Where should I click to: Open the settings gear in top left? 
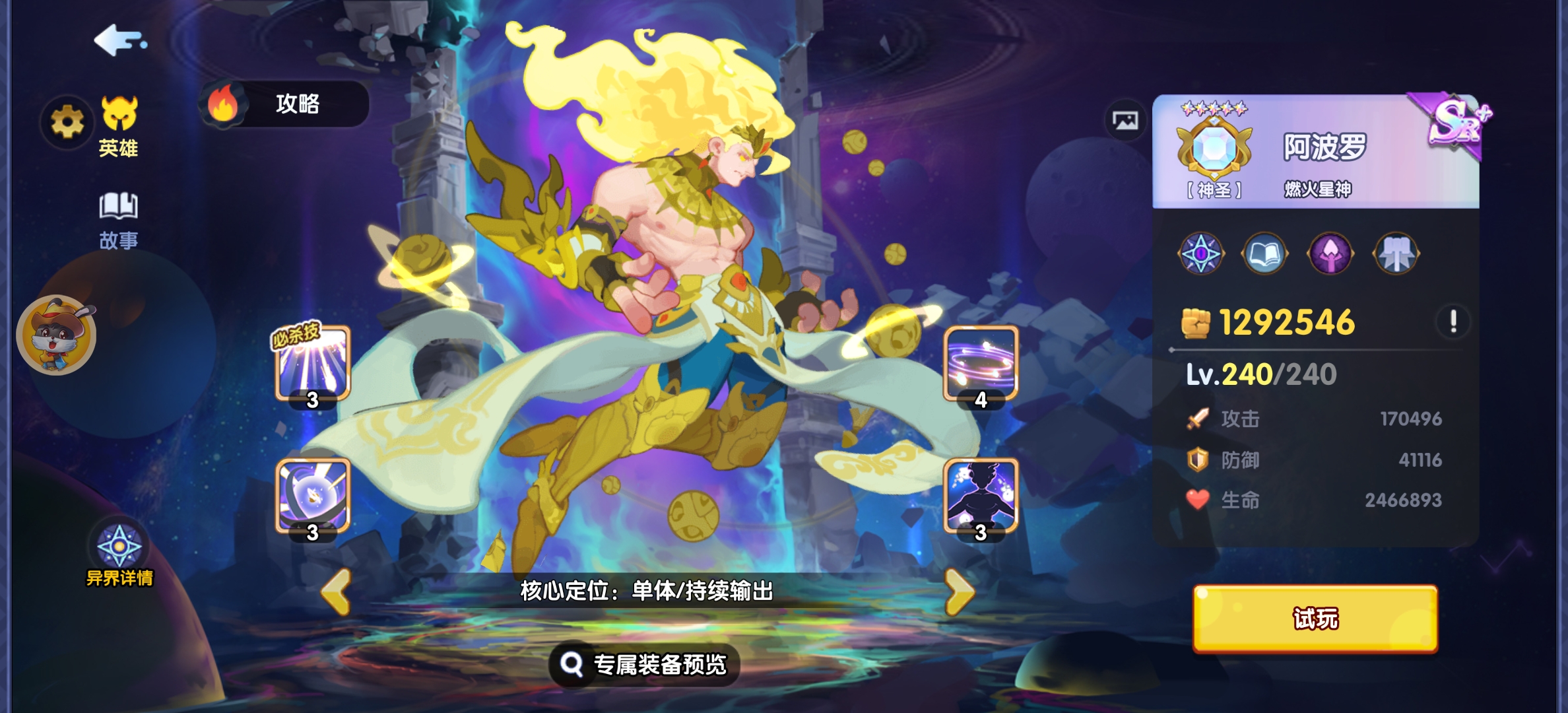pos(67,121)
